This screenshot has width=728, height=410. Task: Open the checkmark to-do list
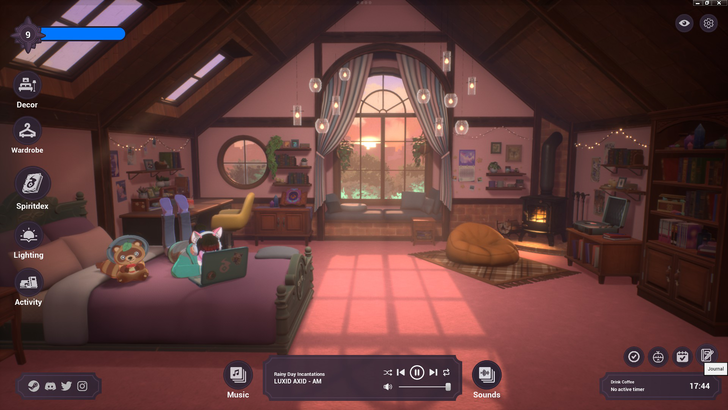coord(633,356)
